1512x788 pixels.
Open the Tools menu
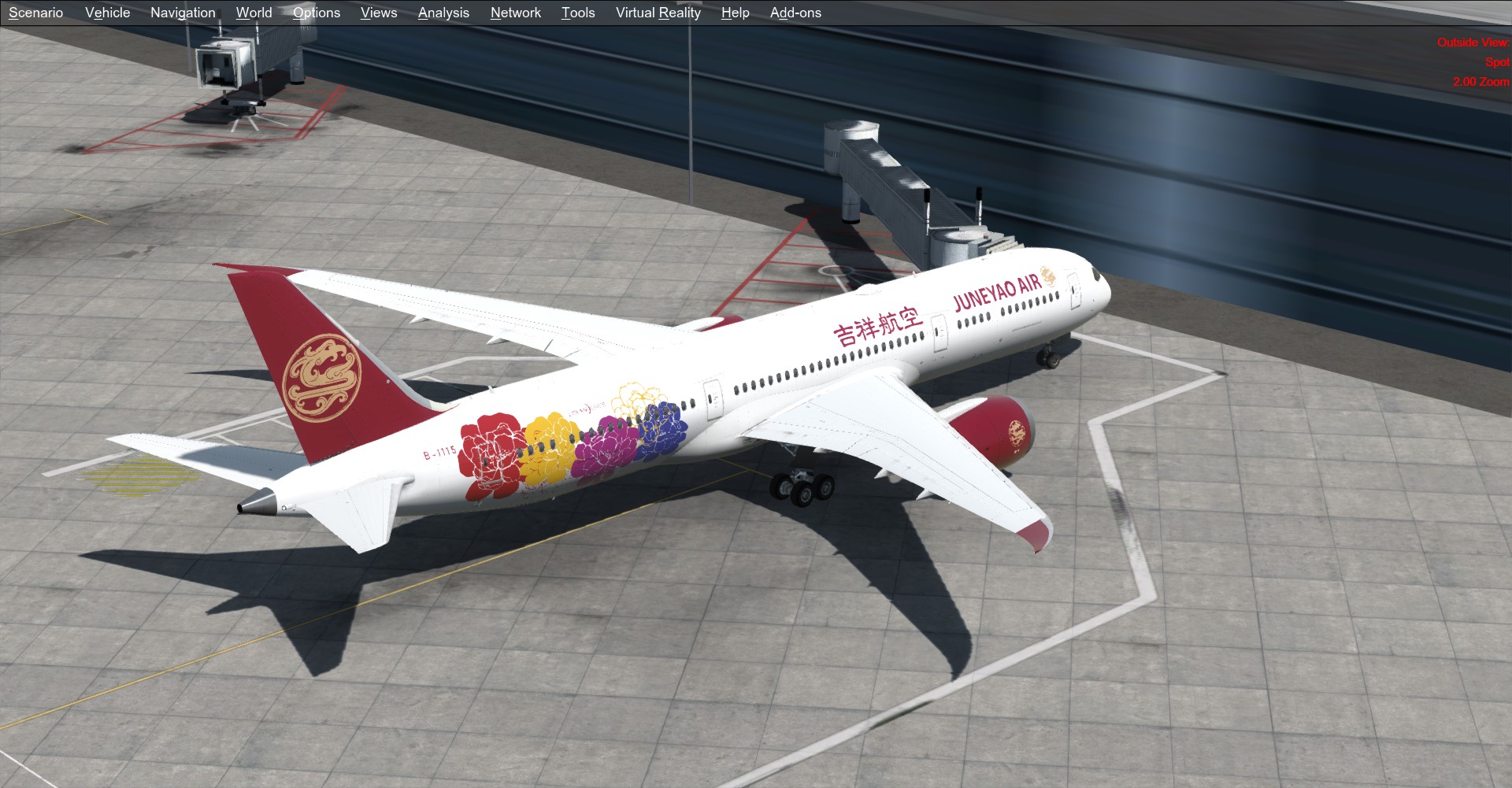[578, 13]
